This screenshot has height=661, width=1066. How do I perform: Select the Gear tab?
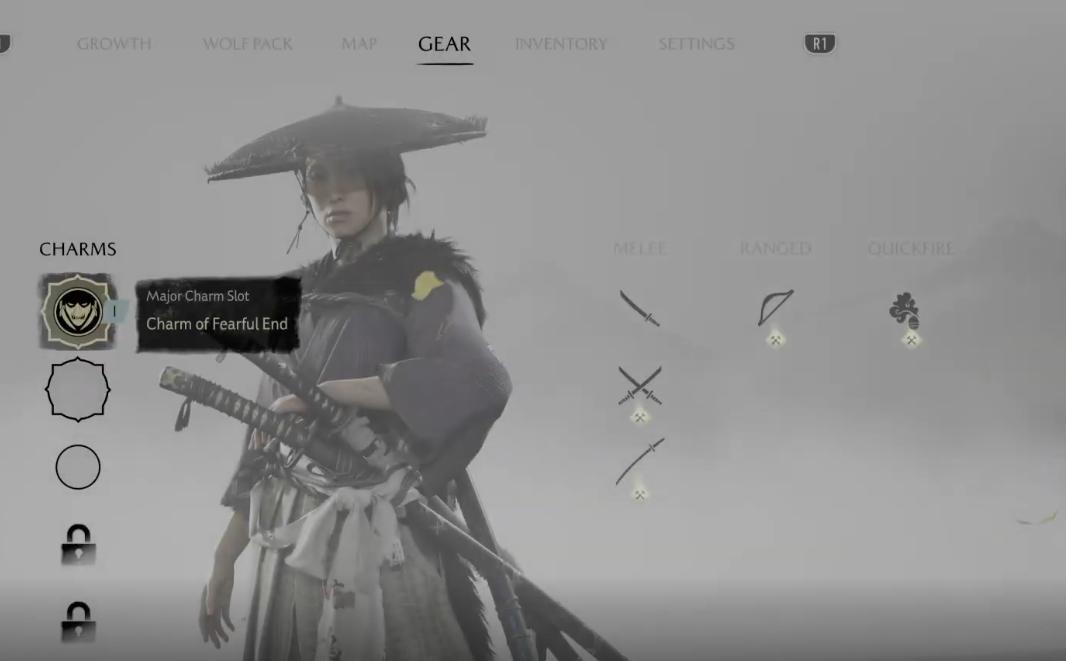pyautogui.click(x=444, y=44)
